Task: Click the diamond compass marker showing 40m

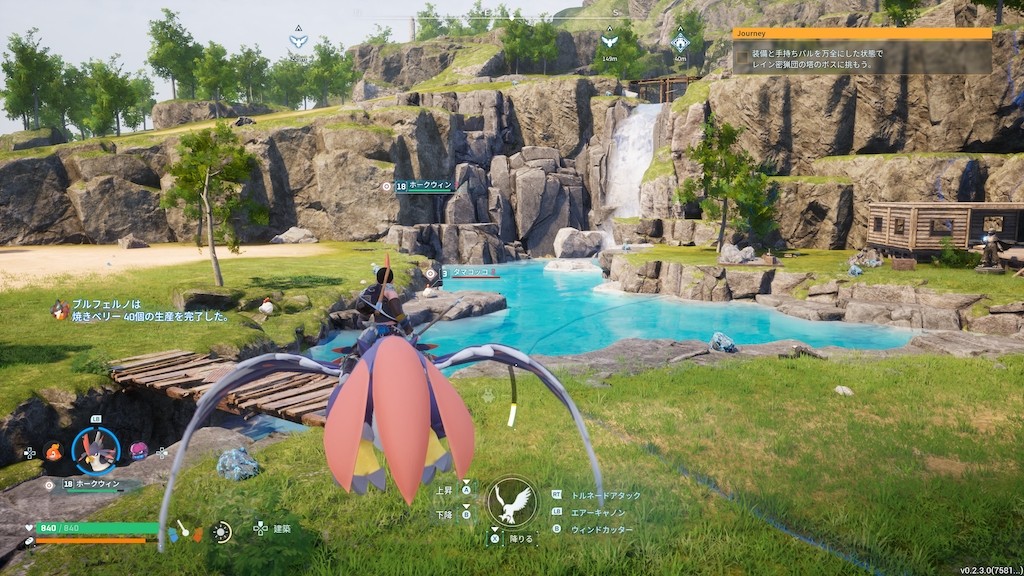Action: 680,42
